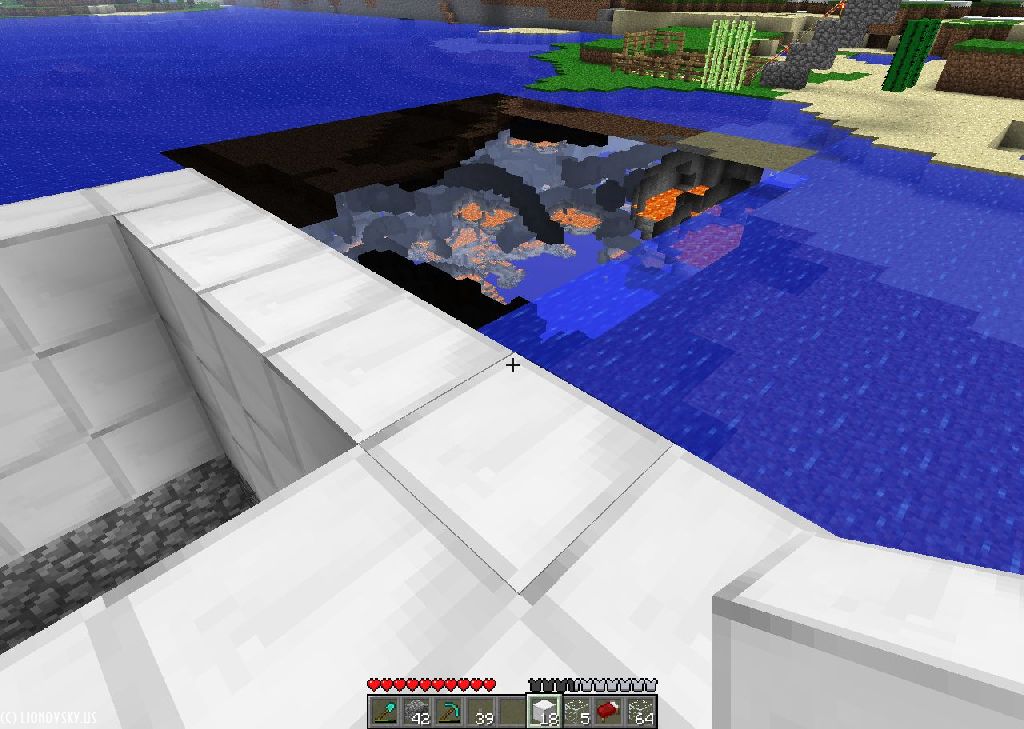Choose the diamond pickaxe in the hotbar
Viewport: 1024px width, 729px height.
point(447,712)
